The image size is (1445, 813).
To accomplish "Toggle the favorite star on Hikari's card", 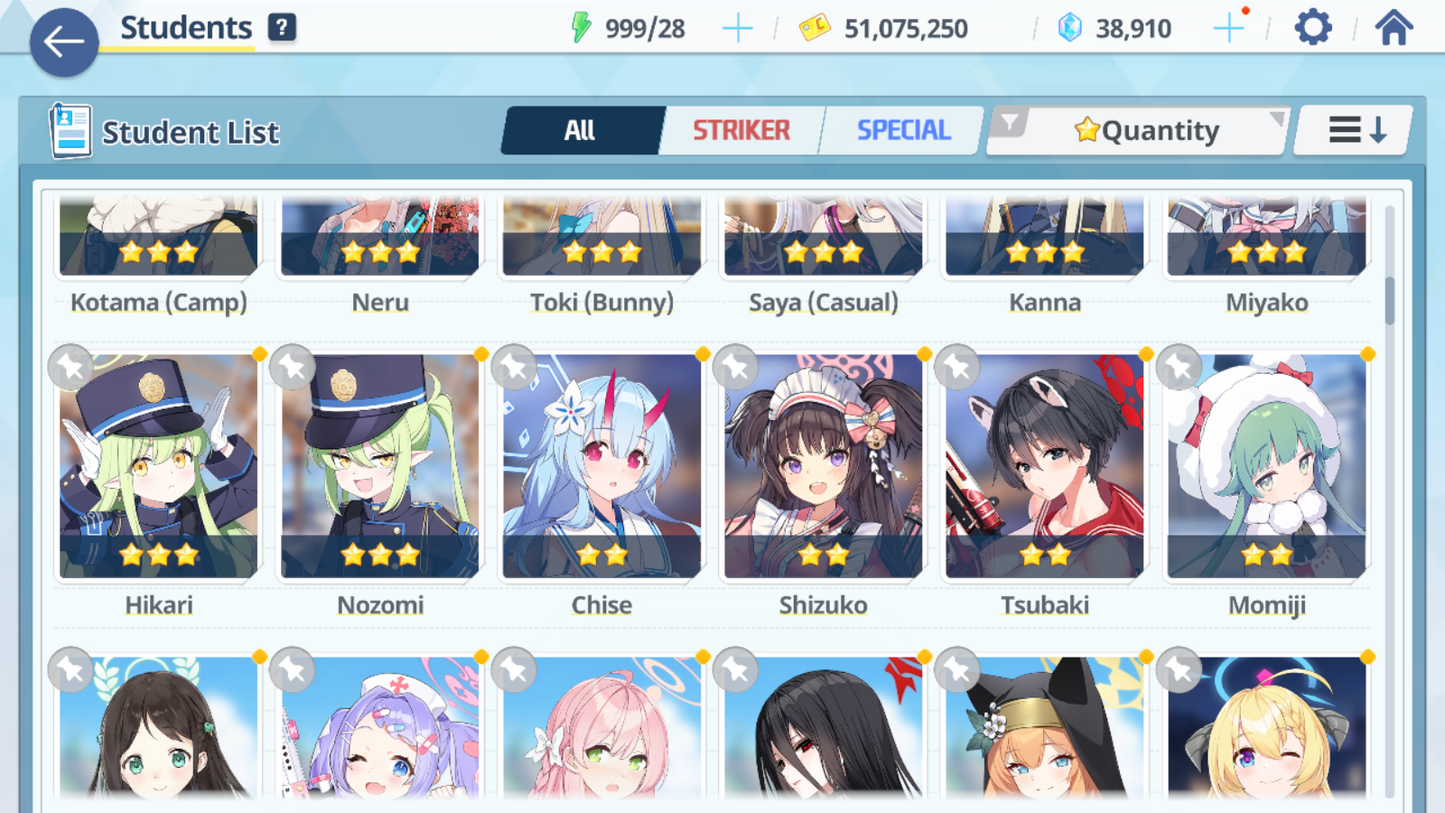I will click(71, 367).
